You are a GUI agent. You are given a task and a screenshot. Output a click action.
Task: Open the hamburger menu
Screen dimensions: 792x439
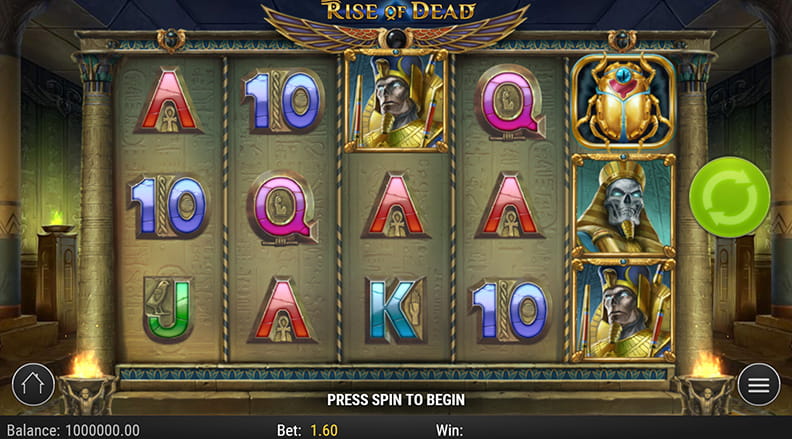(x=759, y=384)
